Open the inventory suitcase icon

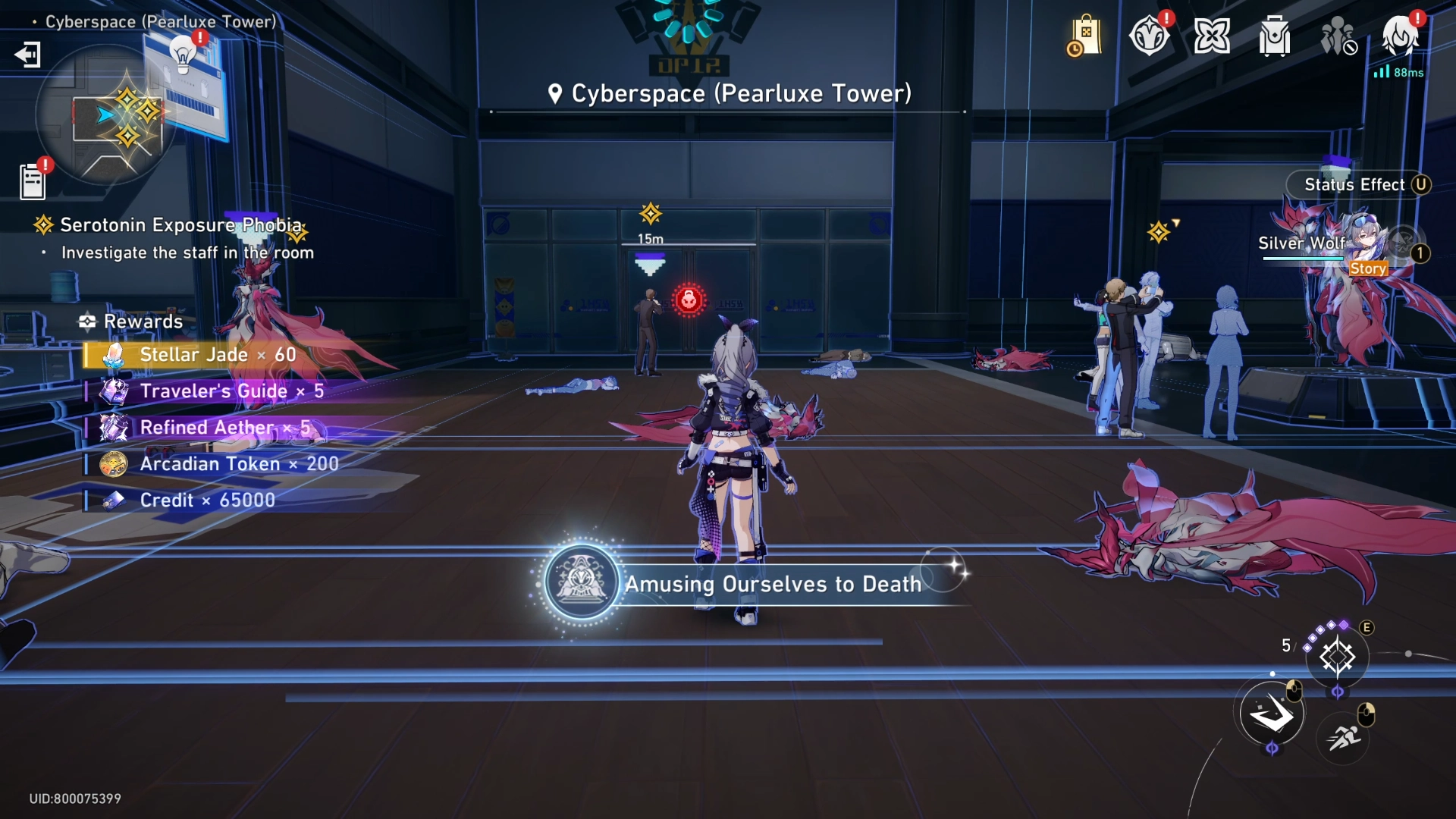[x=1273, y=34]
